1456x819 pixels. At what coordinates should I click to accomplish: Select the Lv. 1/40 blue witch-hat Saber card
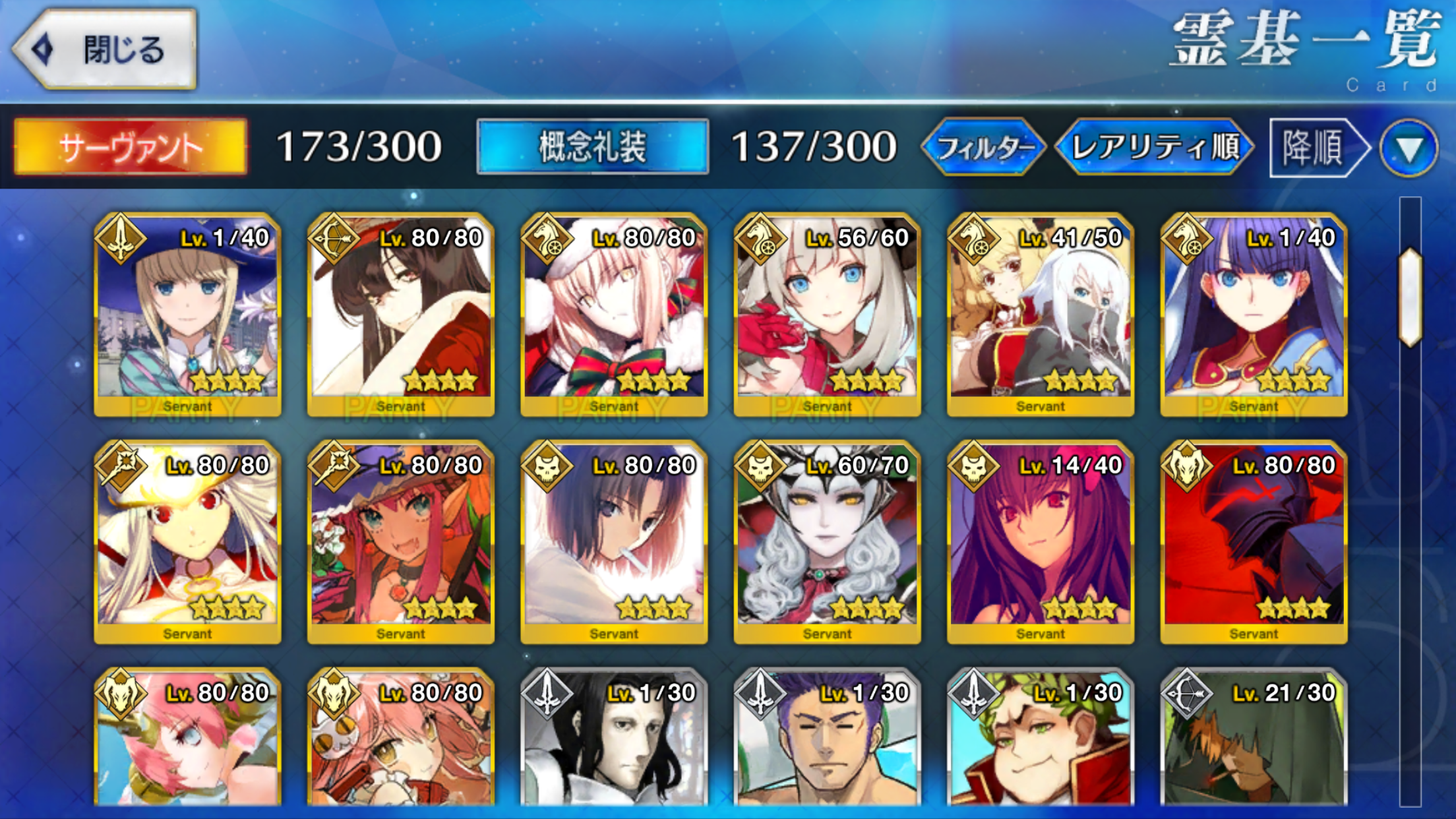tap(188, 314)
